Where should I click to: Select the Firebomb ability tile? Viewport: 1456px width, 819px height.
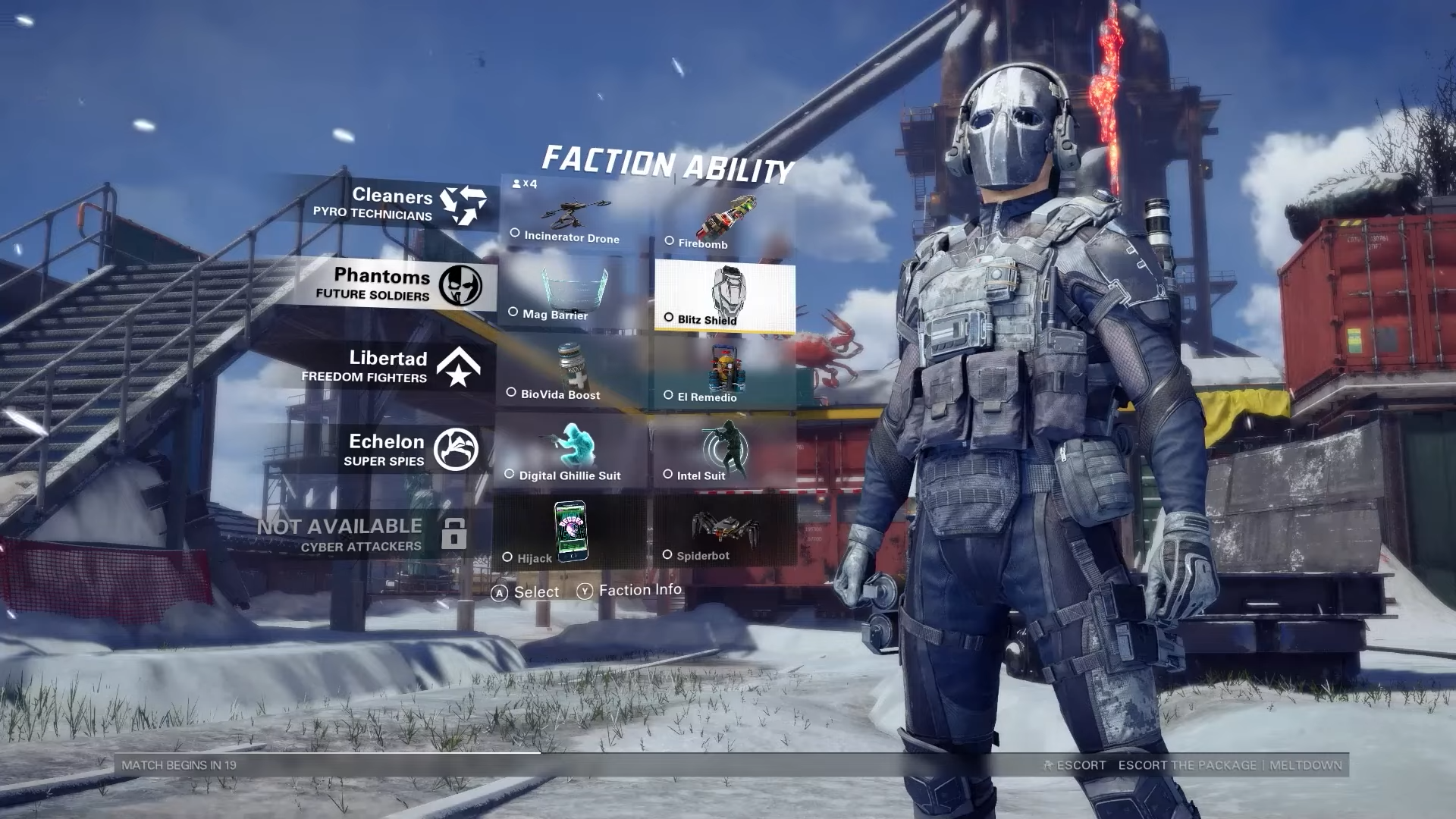[724, 221]
